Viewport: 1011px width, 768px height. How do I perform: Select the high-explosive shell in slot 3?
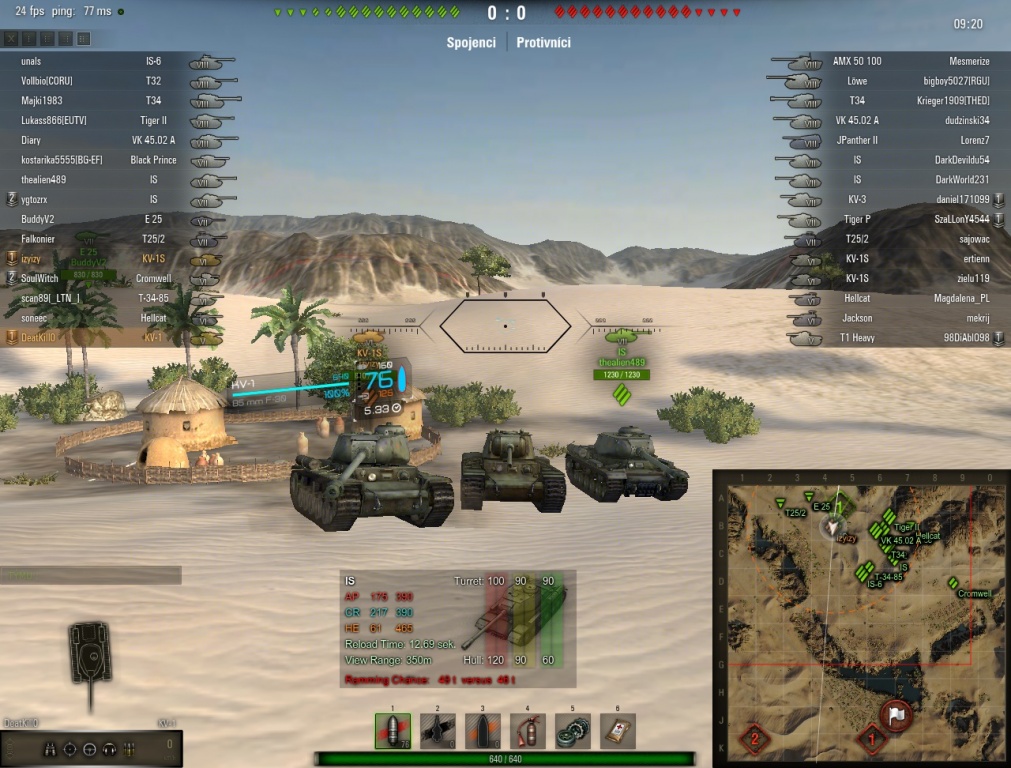tap(483, 731)
